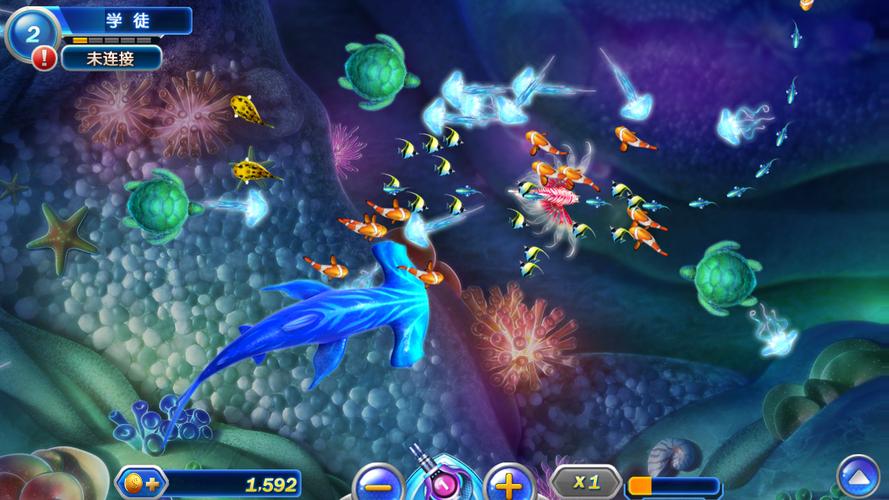The height and width of the screenshot is (500, 889).
Task: Tap the x1 multiplier button
Action: (586, 482)
